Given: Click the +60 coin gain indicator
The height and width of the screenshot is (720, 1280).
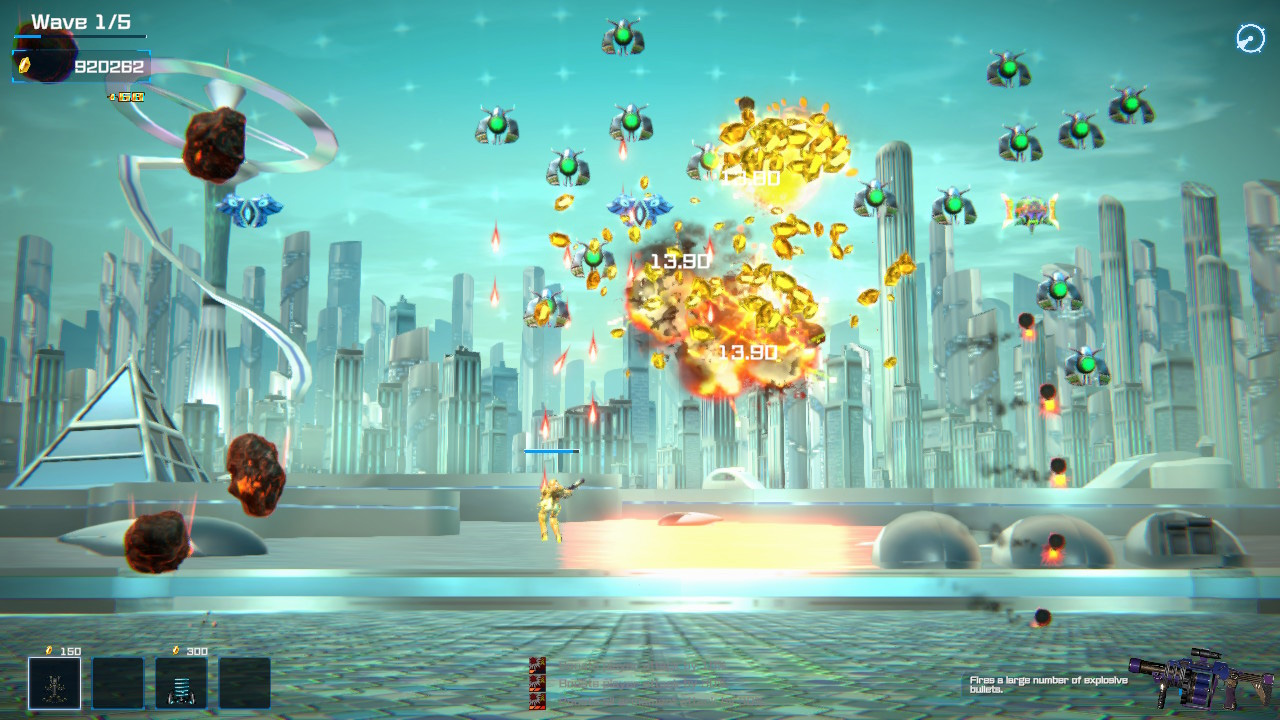Looking at the screenshot, I should coord(128,97).
